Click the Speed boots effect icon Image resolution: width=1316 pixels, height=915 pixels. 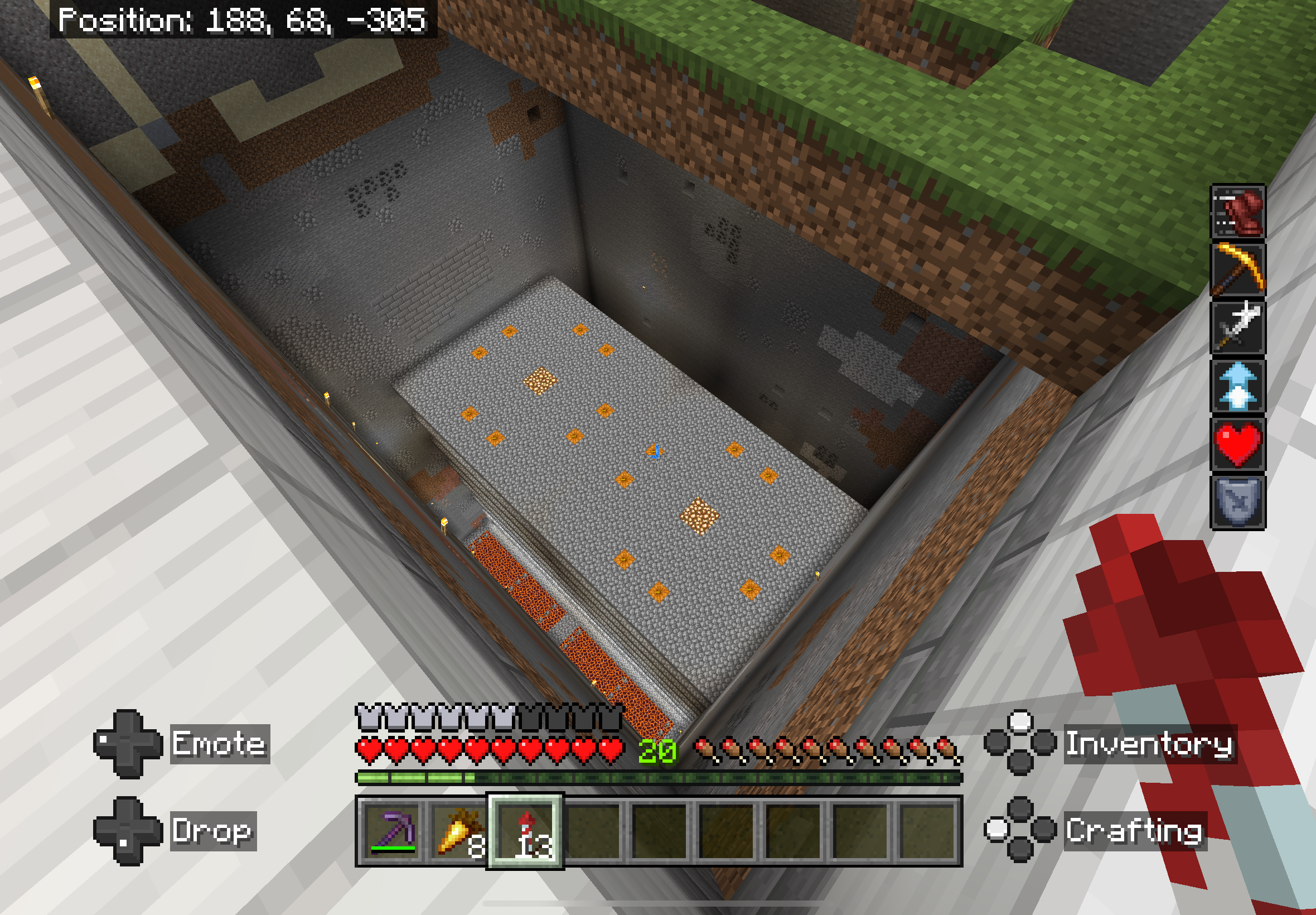point(1237,211)
